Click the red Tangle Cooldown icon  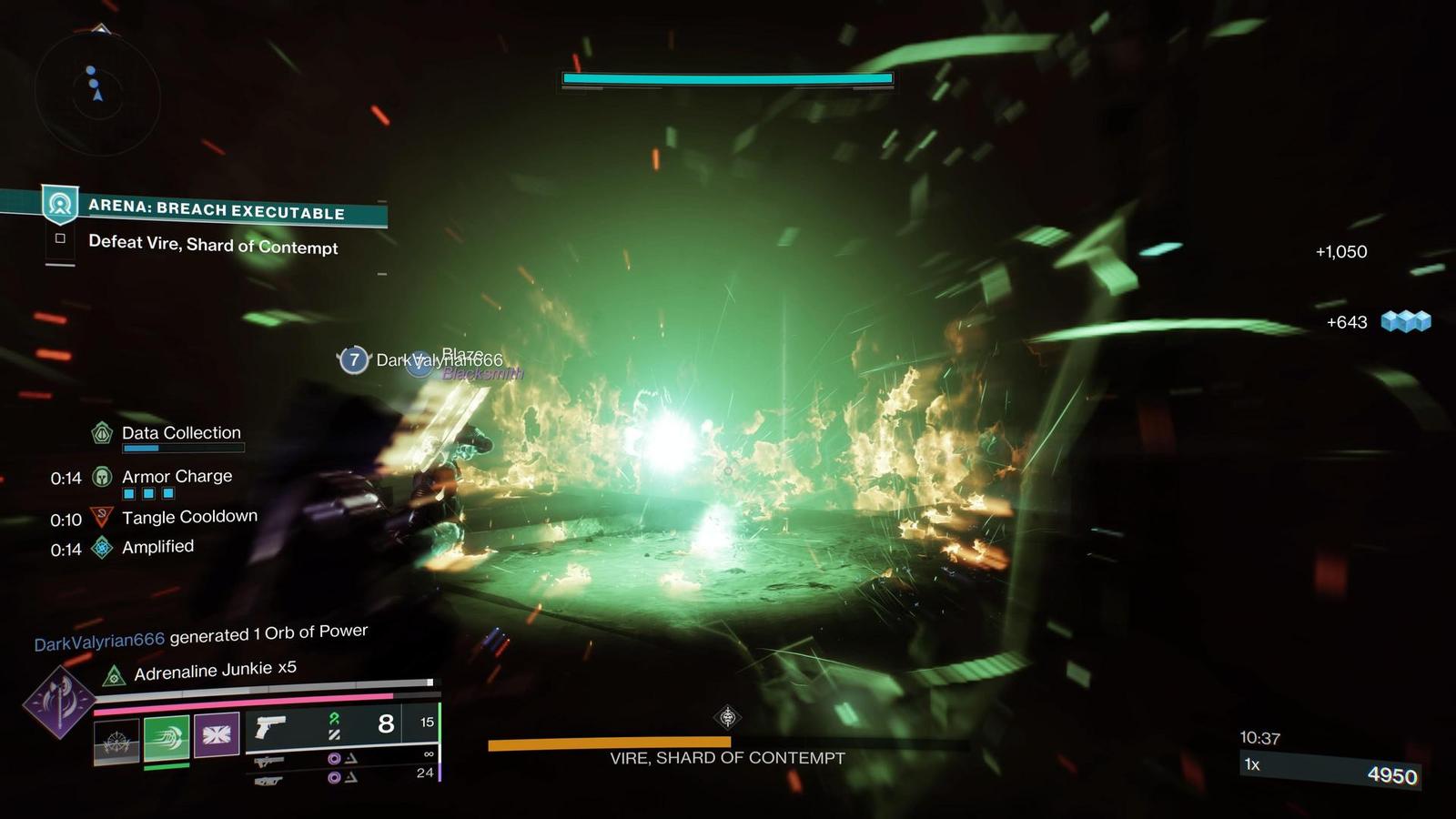point(103,518)
